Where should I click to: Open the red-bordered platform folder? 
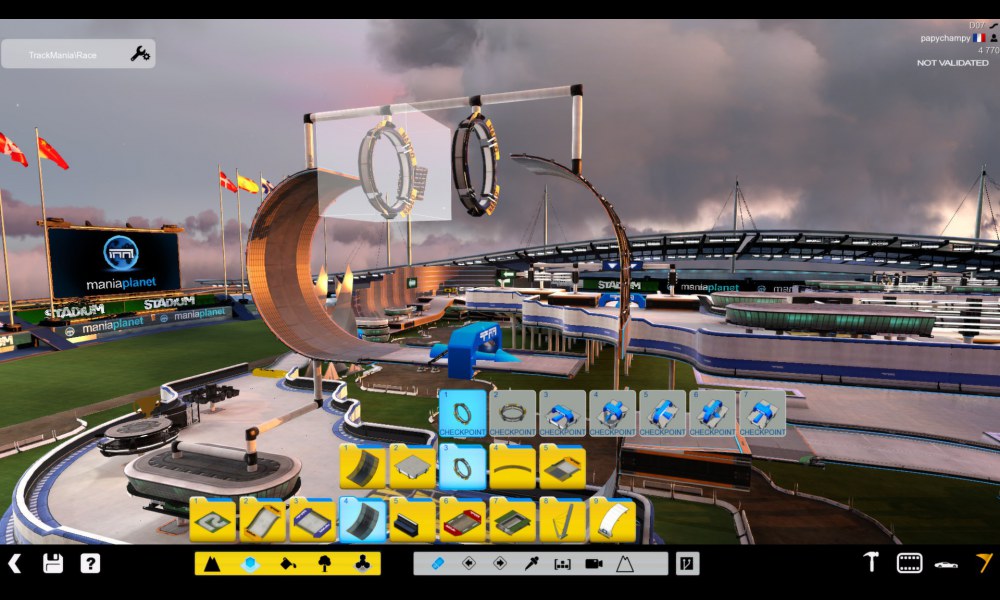tap(462, 520)
